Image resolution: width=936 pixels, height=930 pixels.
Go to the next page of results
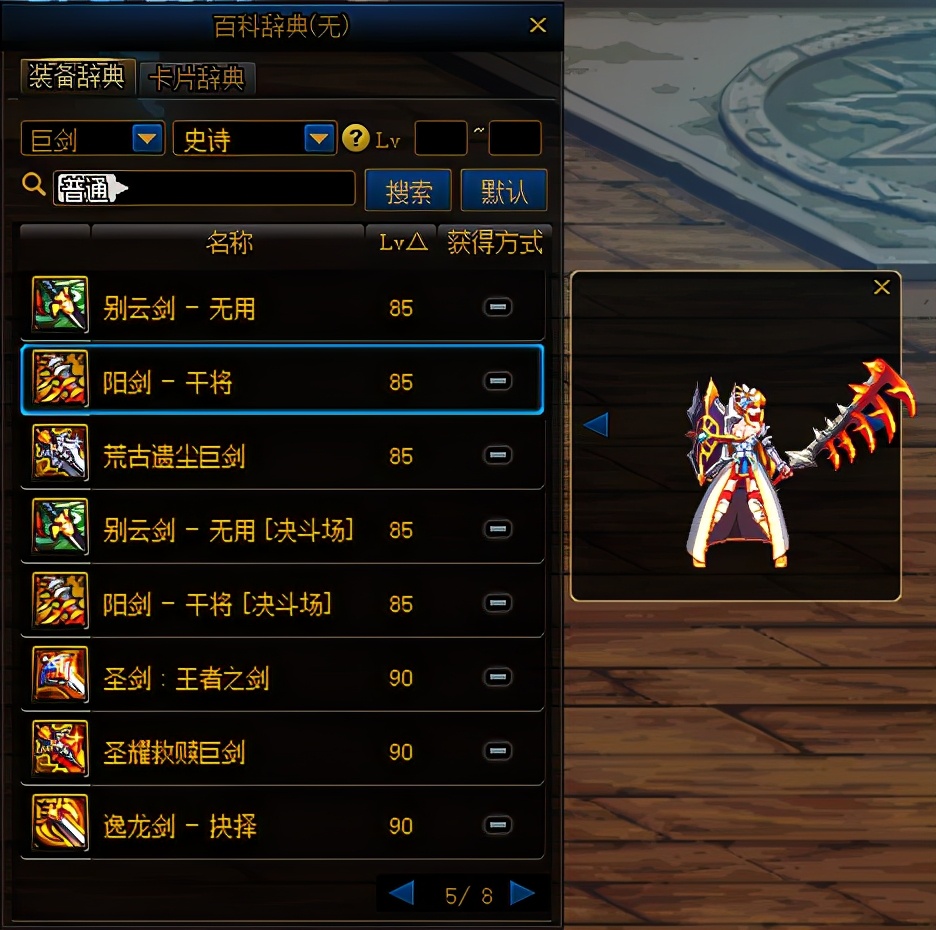pos(522,893)
